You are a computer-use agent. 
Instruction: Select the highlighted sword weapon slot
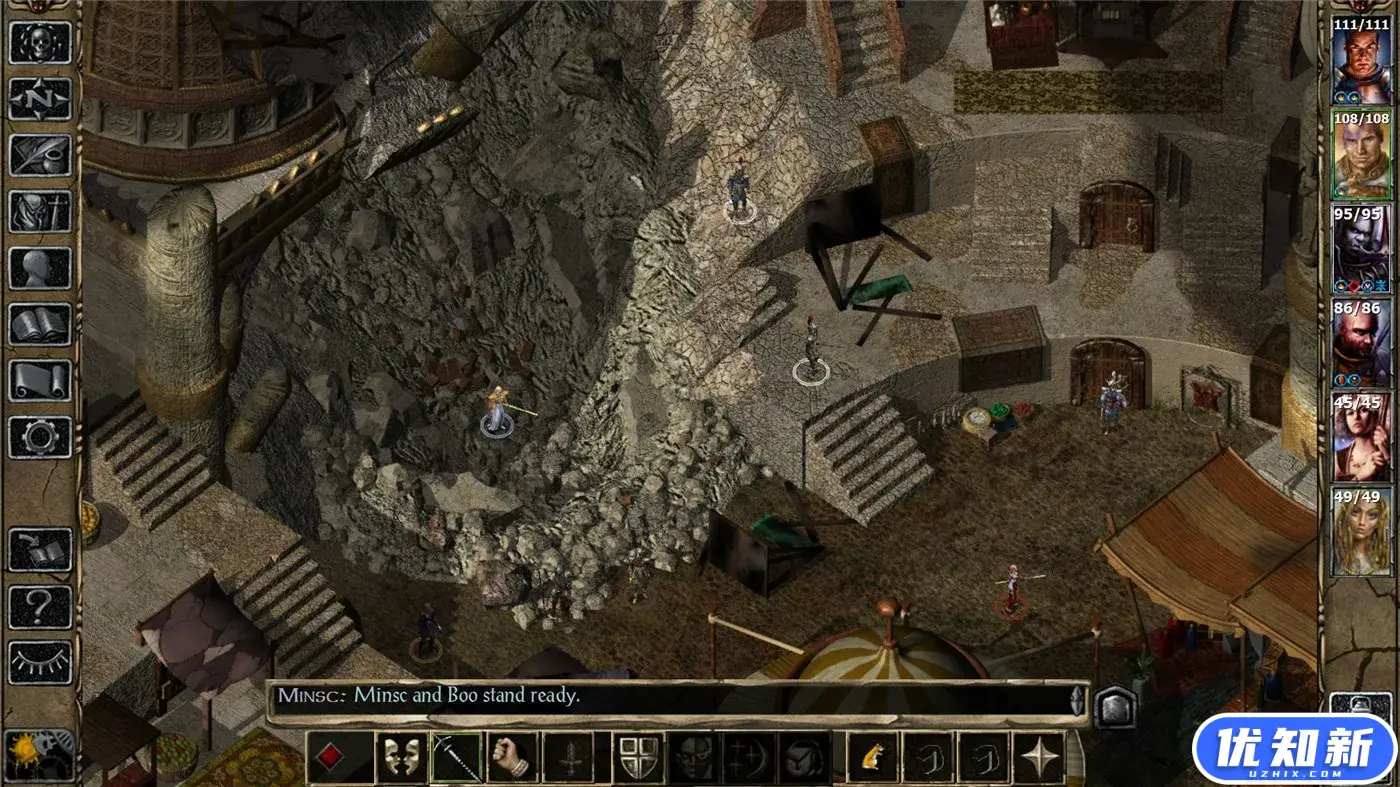tap(456, 757)
